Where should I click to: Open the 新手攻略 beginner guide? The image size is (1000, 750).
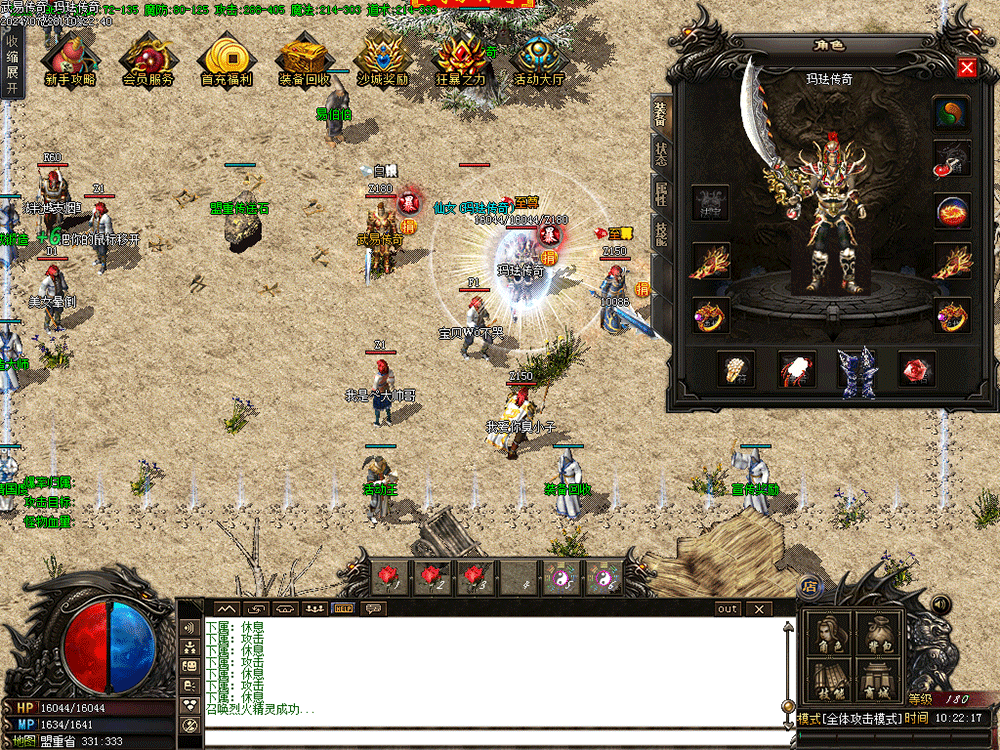70,60
